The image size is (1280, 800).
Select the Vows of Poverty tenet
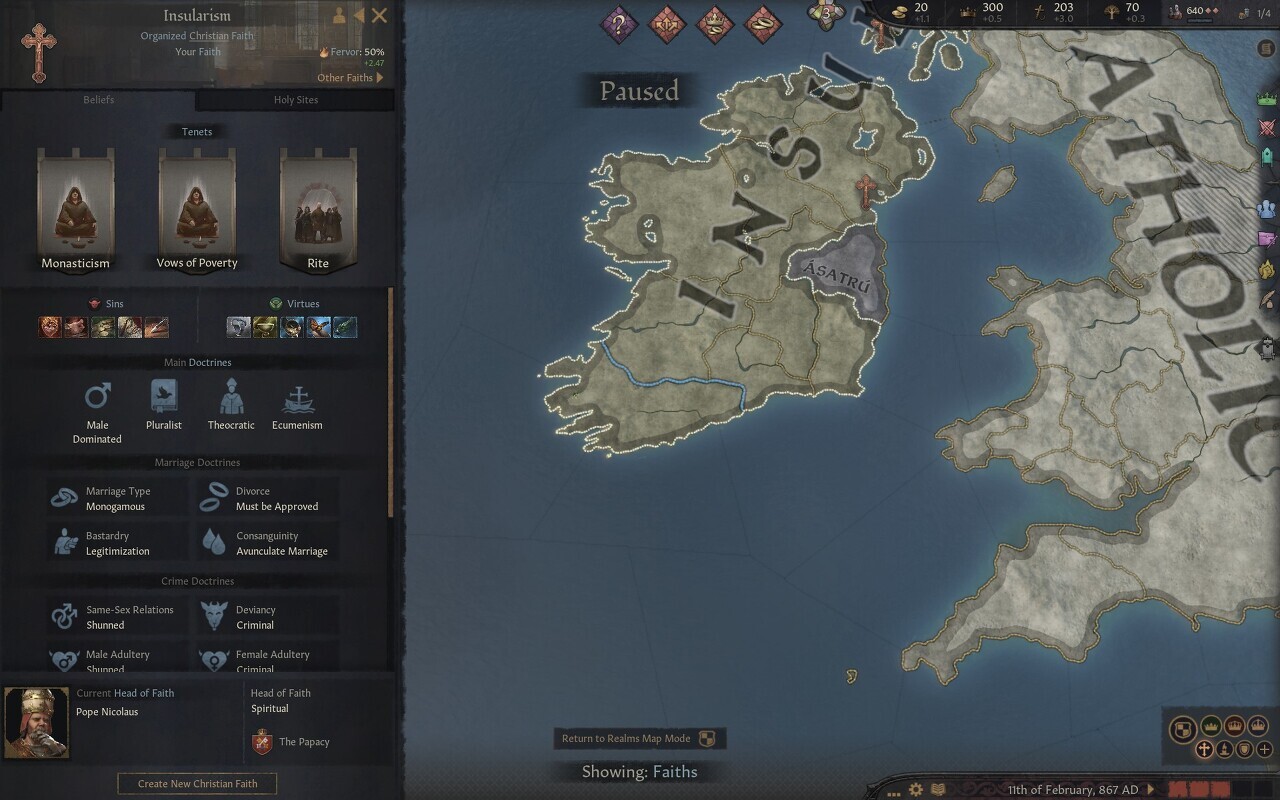tap(197, 210)
